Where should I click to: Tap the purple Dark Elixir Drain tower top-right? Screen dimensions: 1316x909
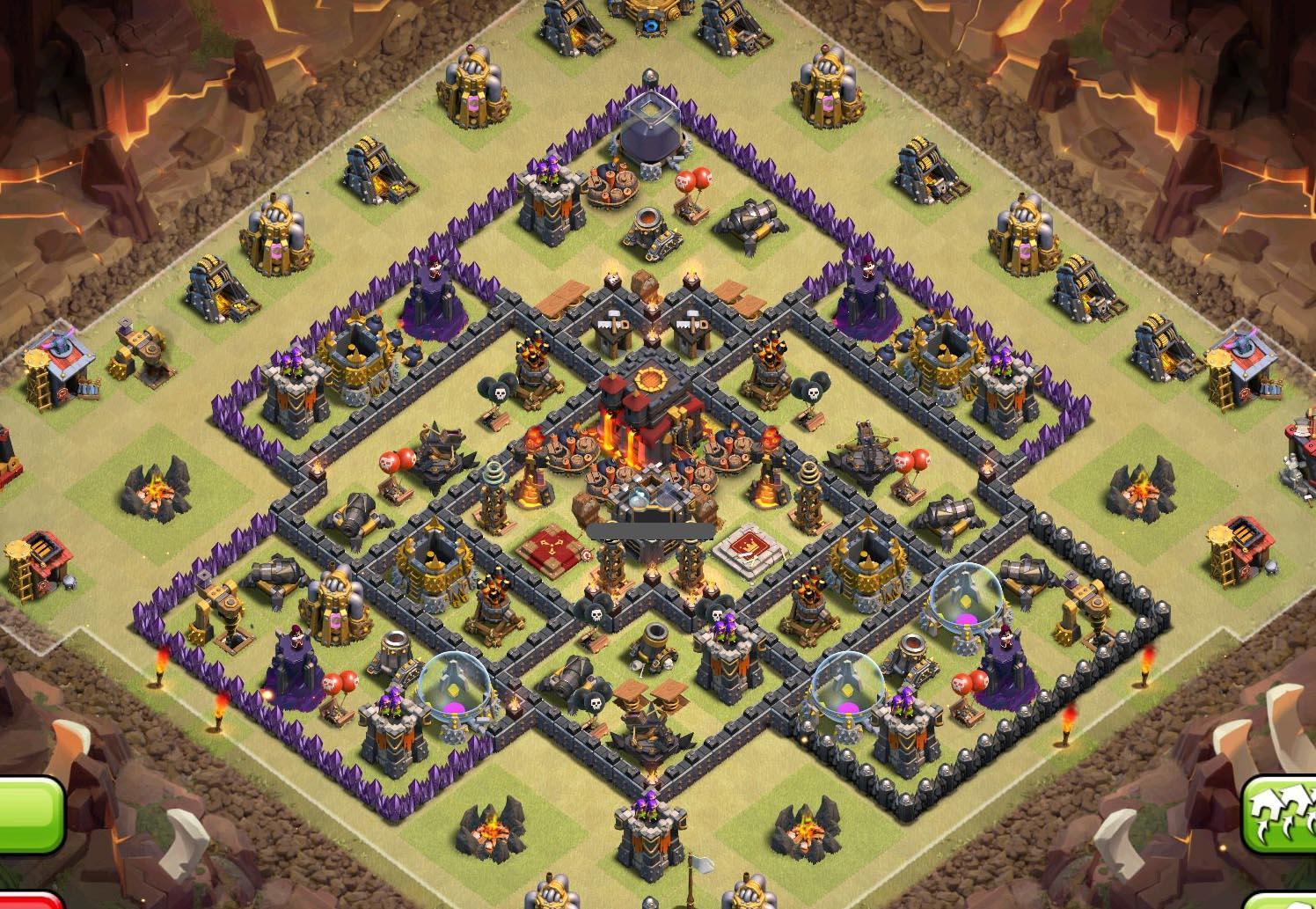[866, 290]
